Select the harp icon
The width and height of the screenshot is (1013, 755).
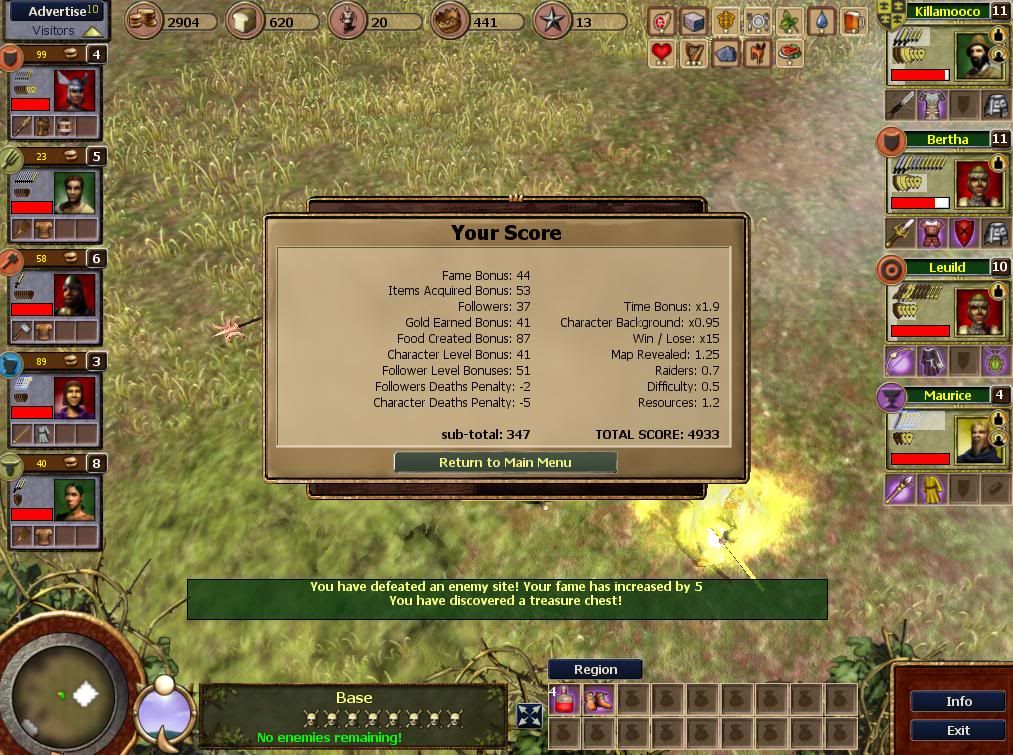point(693,53)
